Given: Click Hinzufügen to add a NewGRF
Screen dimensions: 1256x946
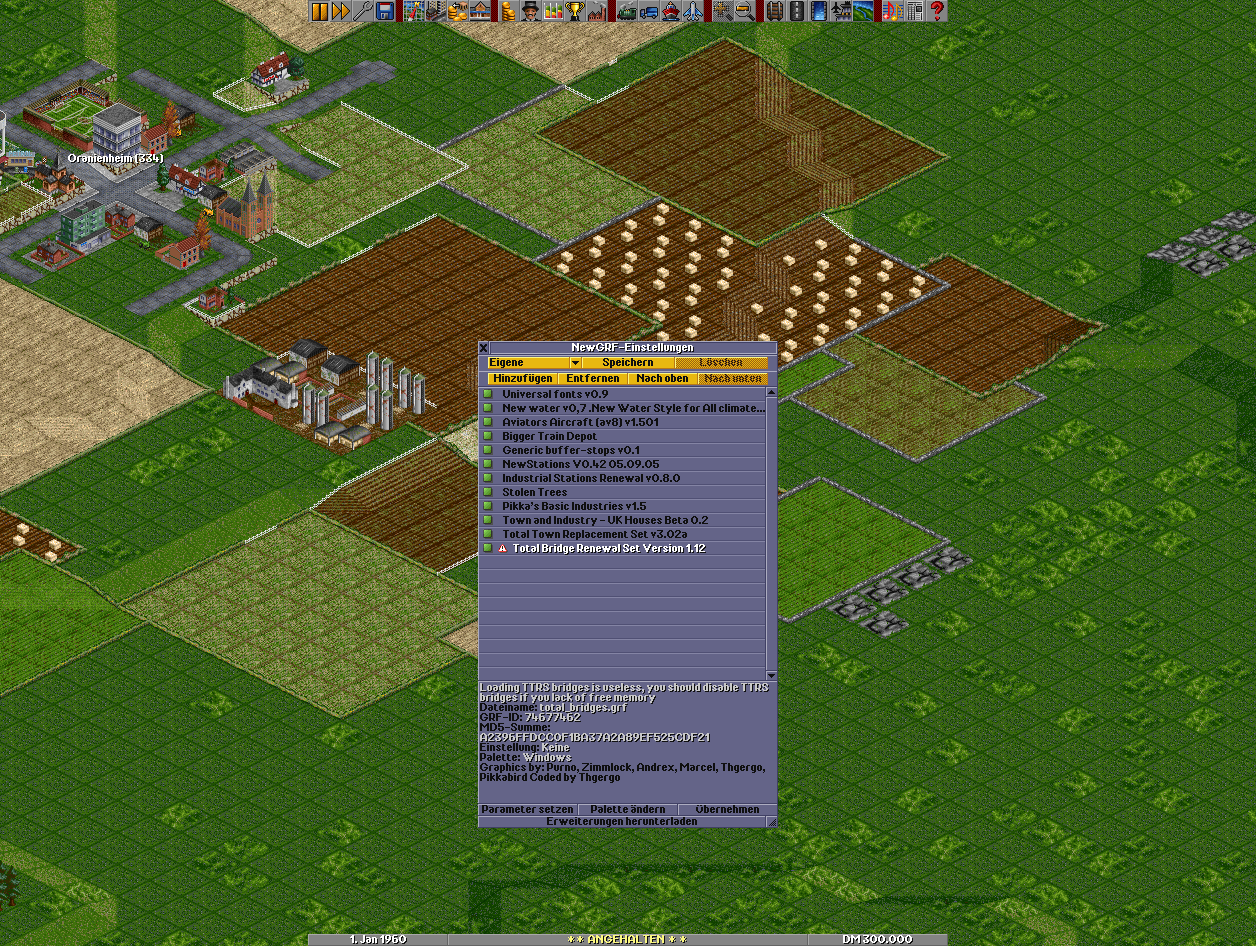Looking at the screenshot, I should [x=522, y=379].
